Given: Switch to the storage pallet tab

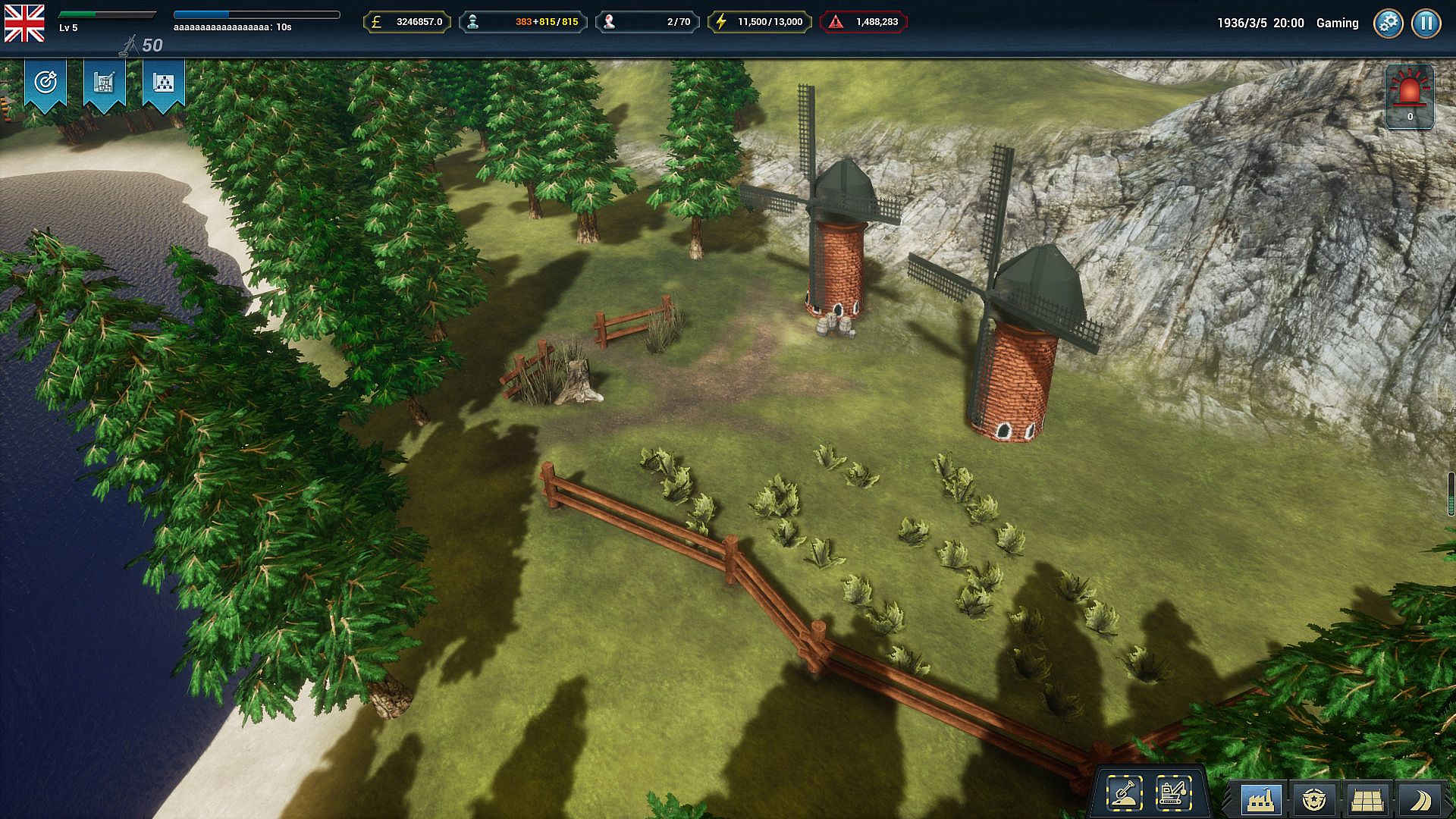Looking at the screenshot, I should coord(1367,799).
